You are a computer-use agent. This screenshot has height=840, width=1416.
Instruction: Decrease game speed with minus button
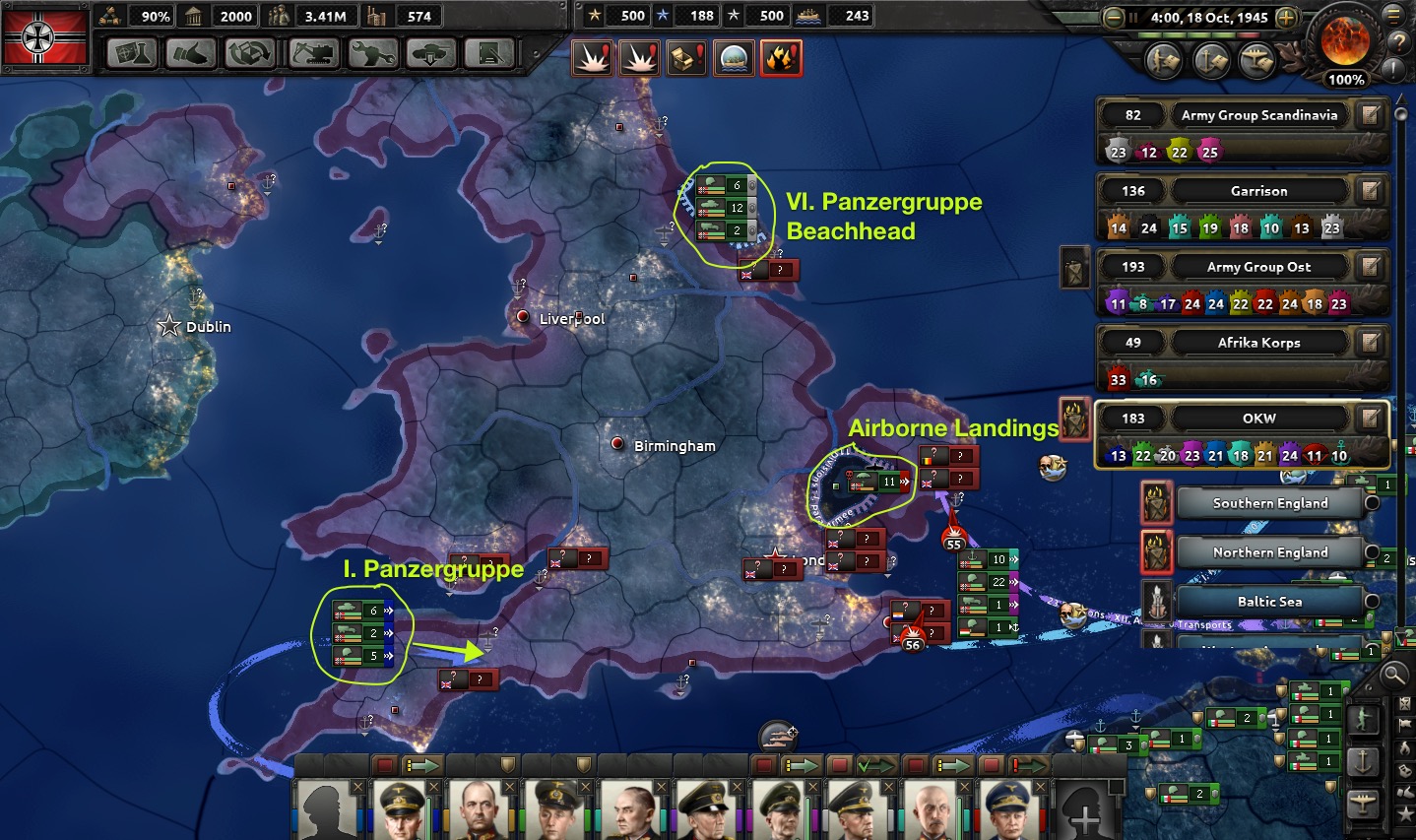click(1114, 18)
